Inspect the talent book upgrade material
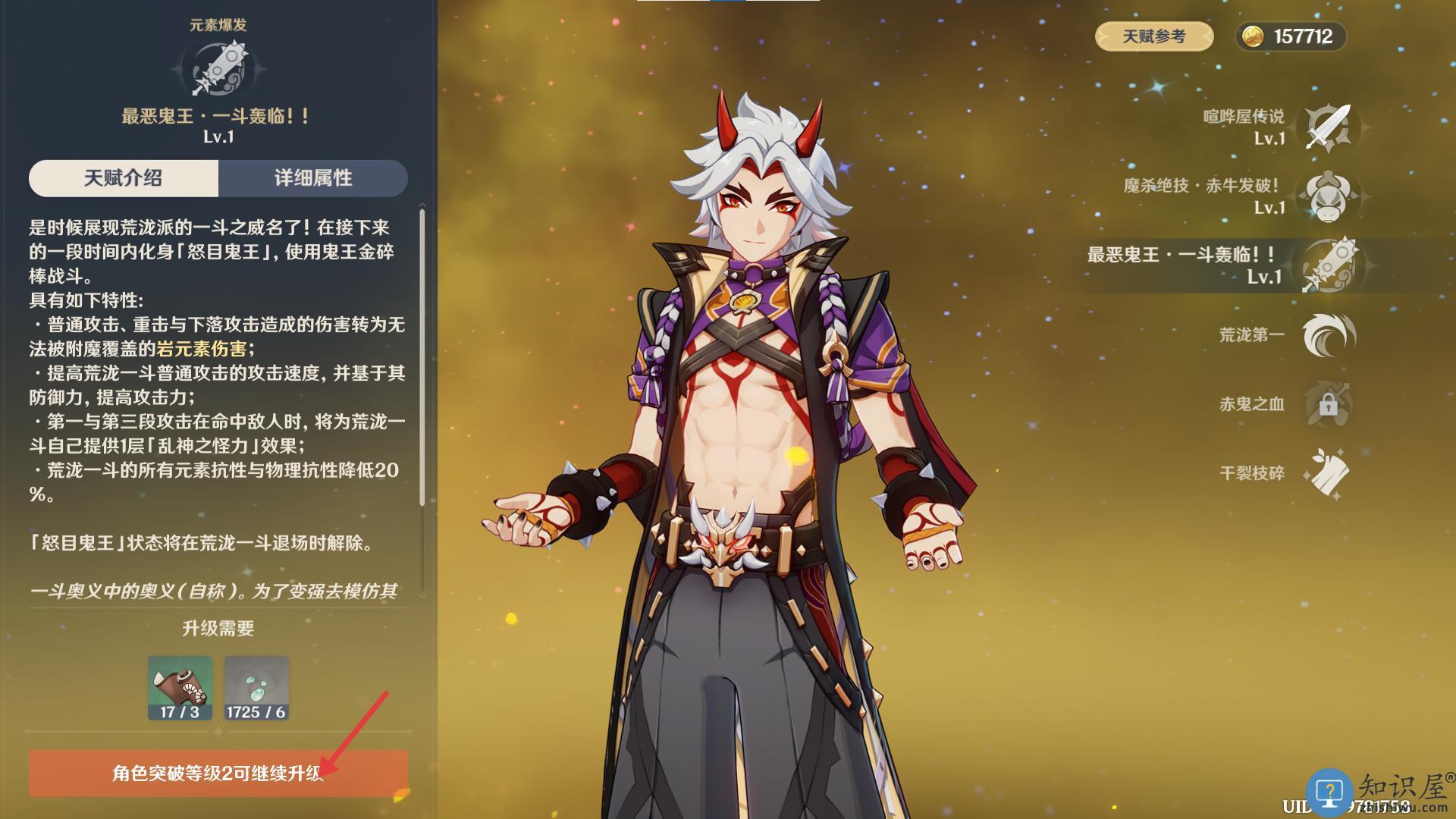1456x819 pixels. 180,687
